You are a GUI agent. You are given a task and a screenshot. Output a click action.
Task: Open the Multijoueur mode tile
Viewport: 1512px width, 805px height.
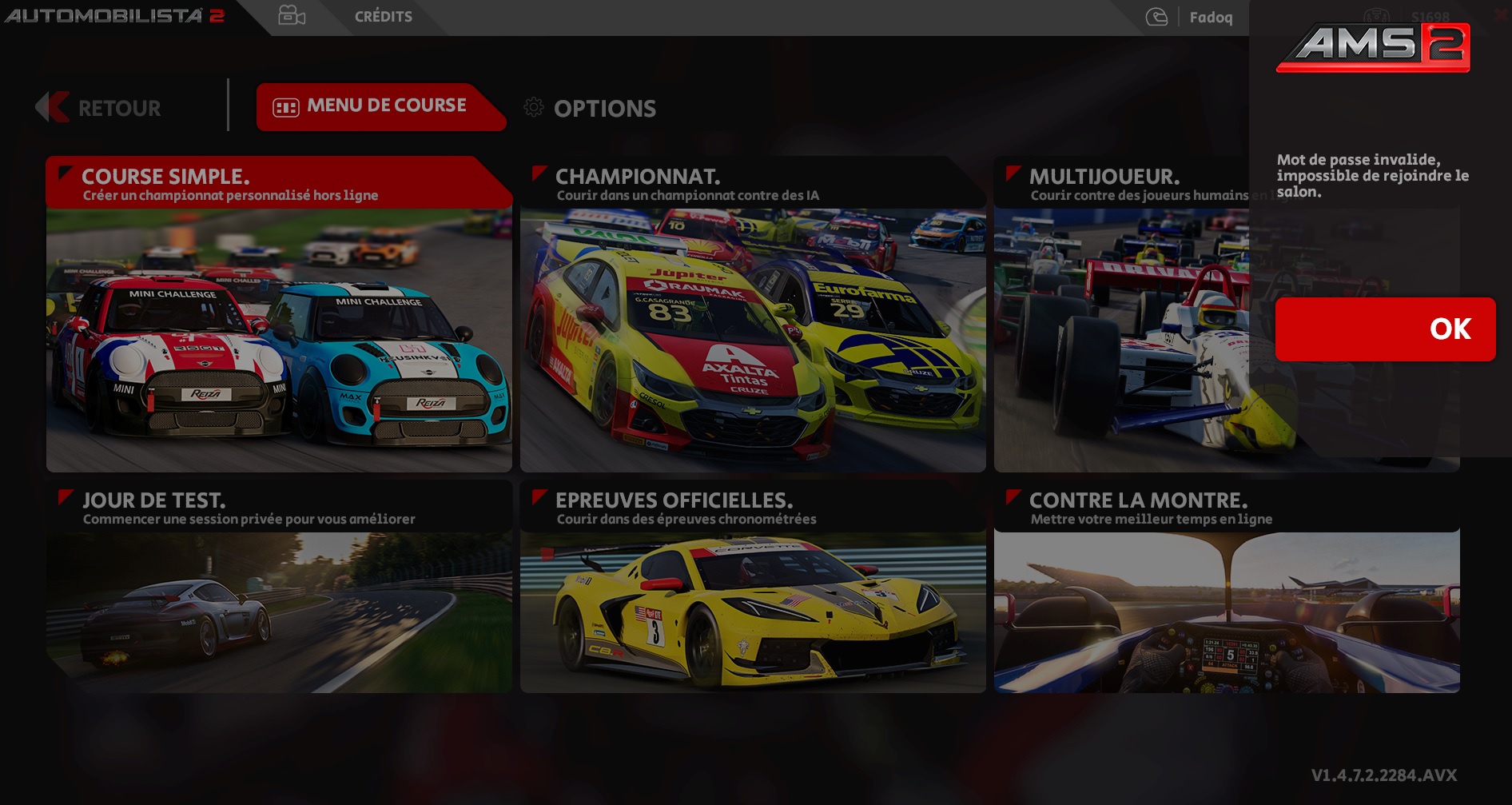(1120, 313)
